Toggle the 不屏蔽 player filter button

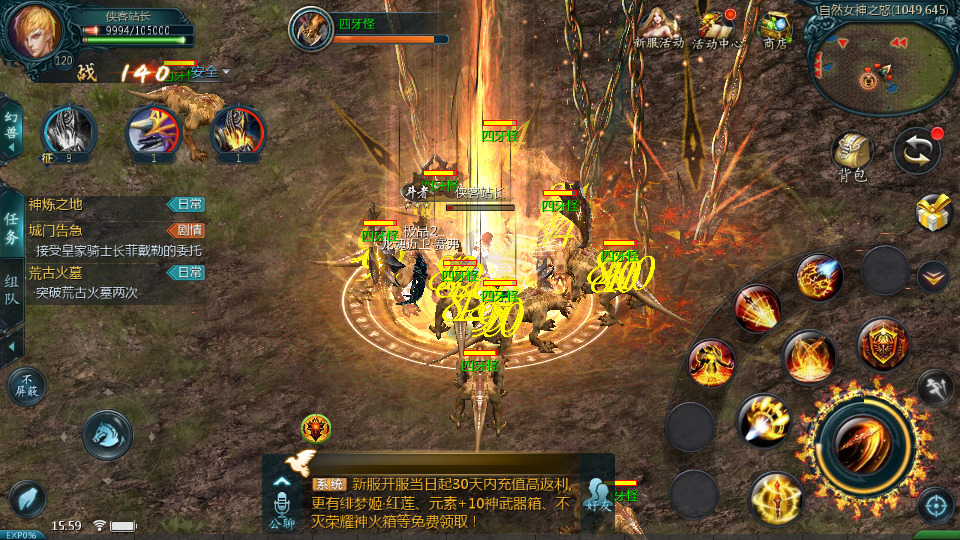[x=27, y=385]
